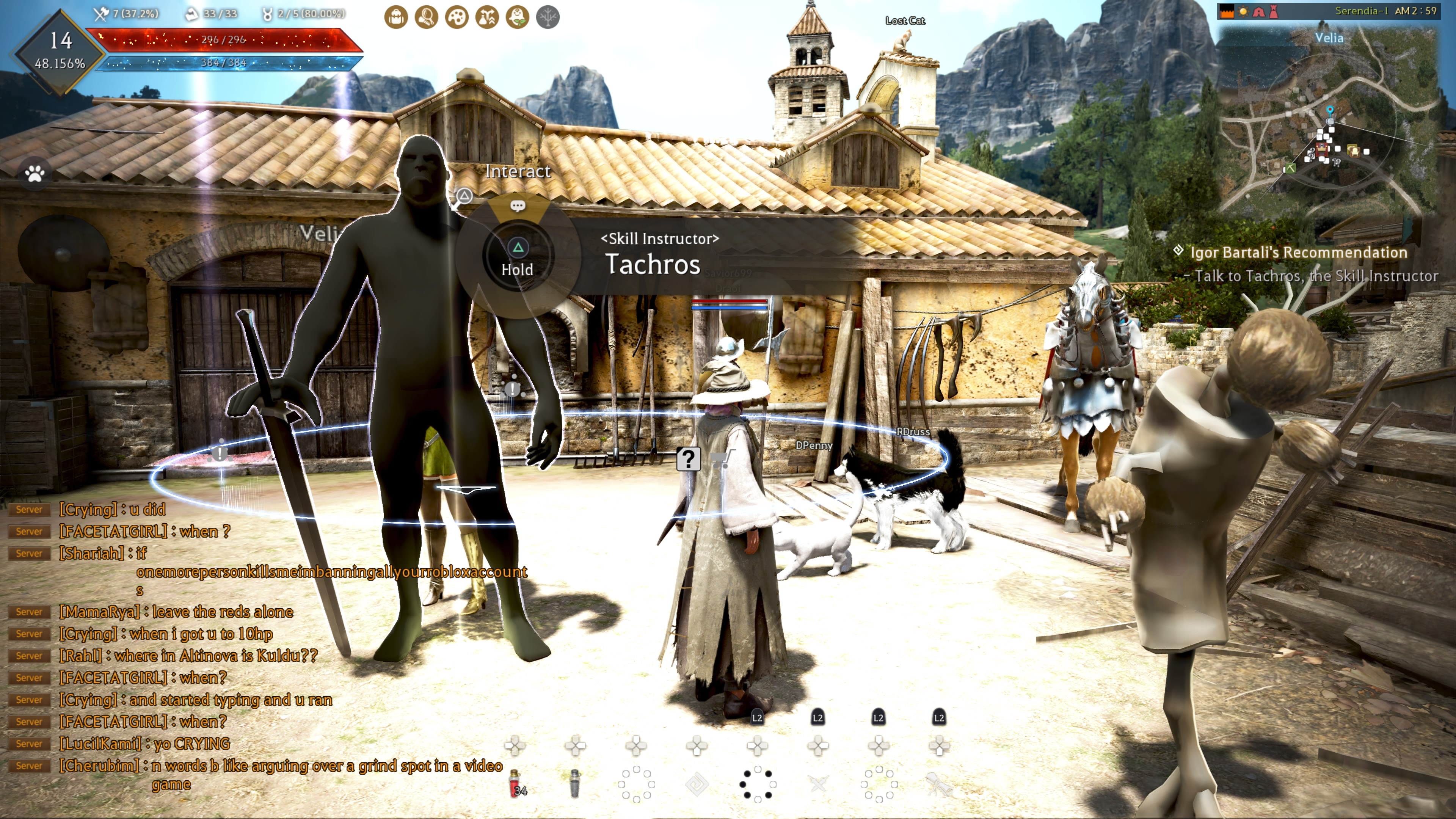Select the rolled scroll hotbar slot
The height and width of the screenshot is (819, 1456).
pyautogui.click(x=939, y=783)
